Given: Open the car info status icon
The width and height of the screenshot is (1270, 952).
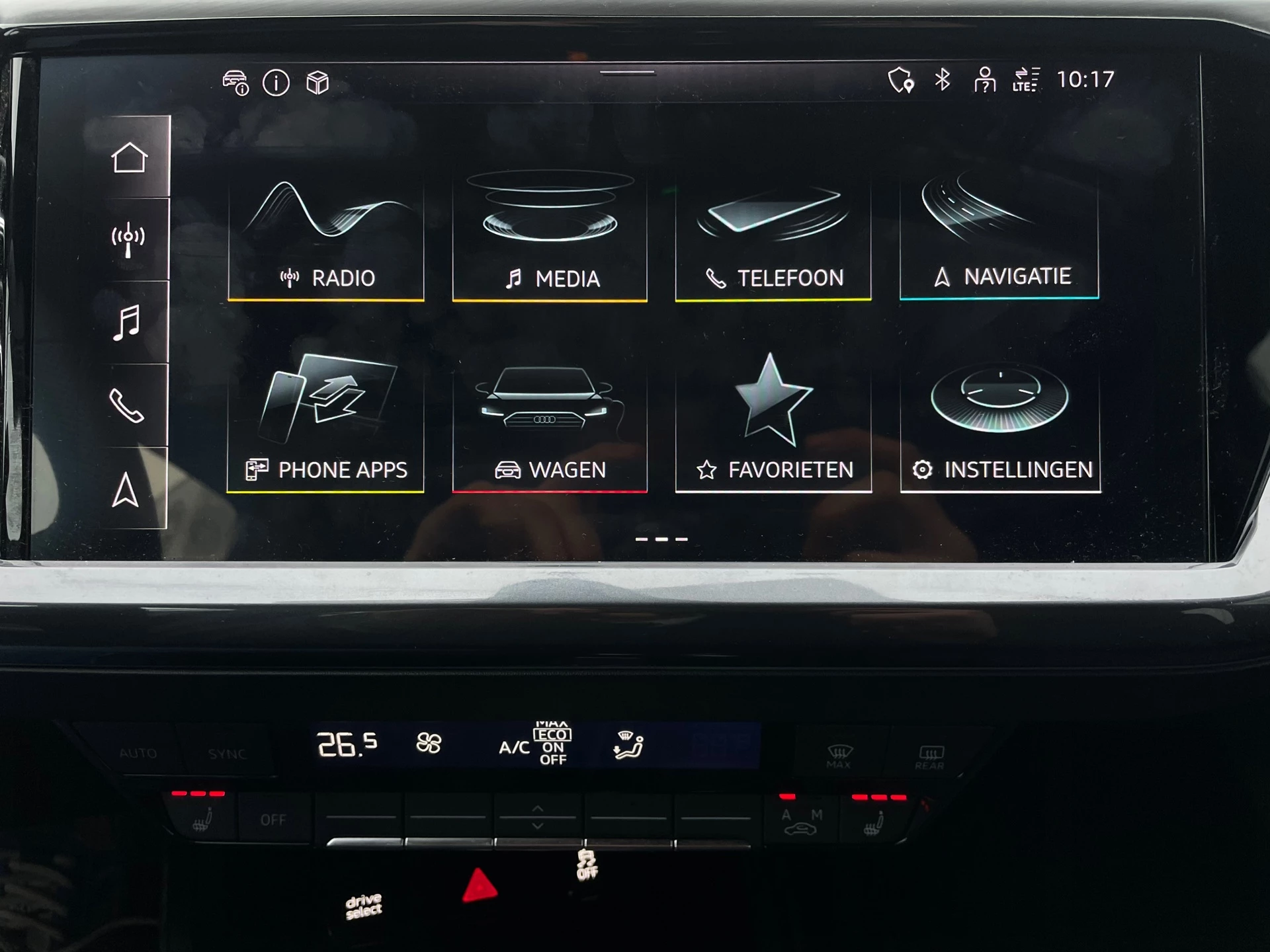Looking at the screenshot, I should (x=235, y=83).
